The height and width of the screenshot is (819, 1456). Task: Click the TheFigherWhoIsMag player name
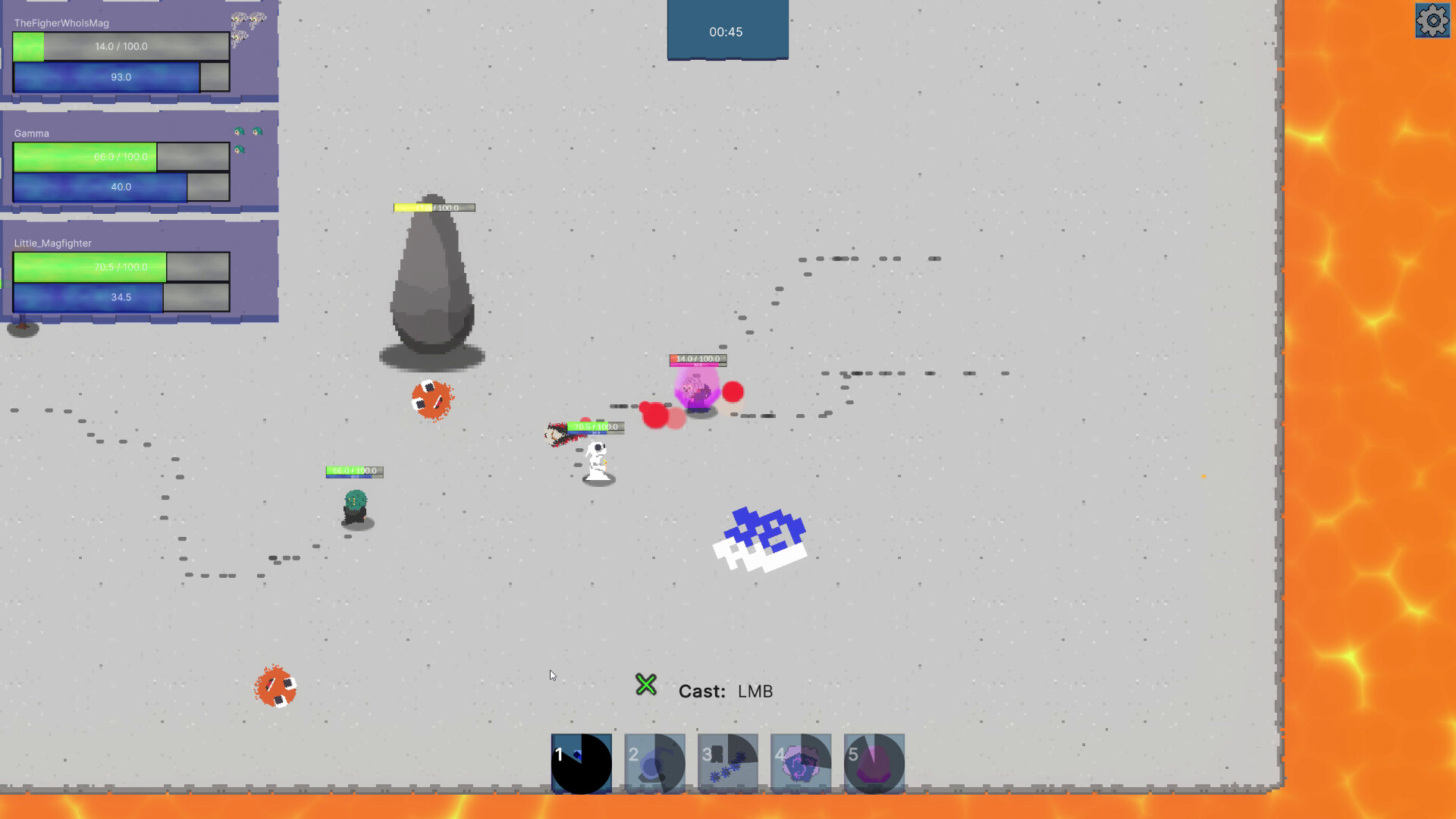(x=61, y=22)
